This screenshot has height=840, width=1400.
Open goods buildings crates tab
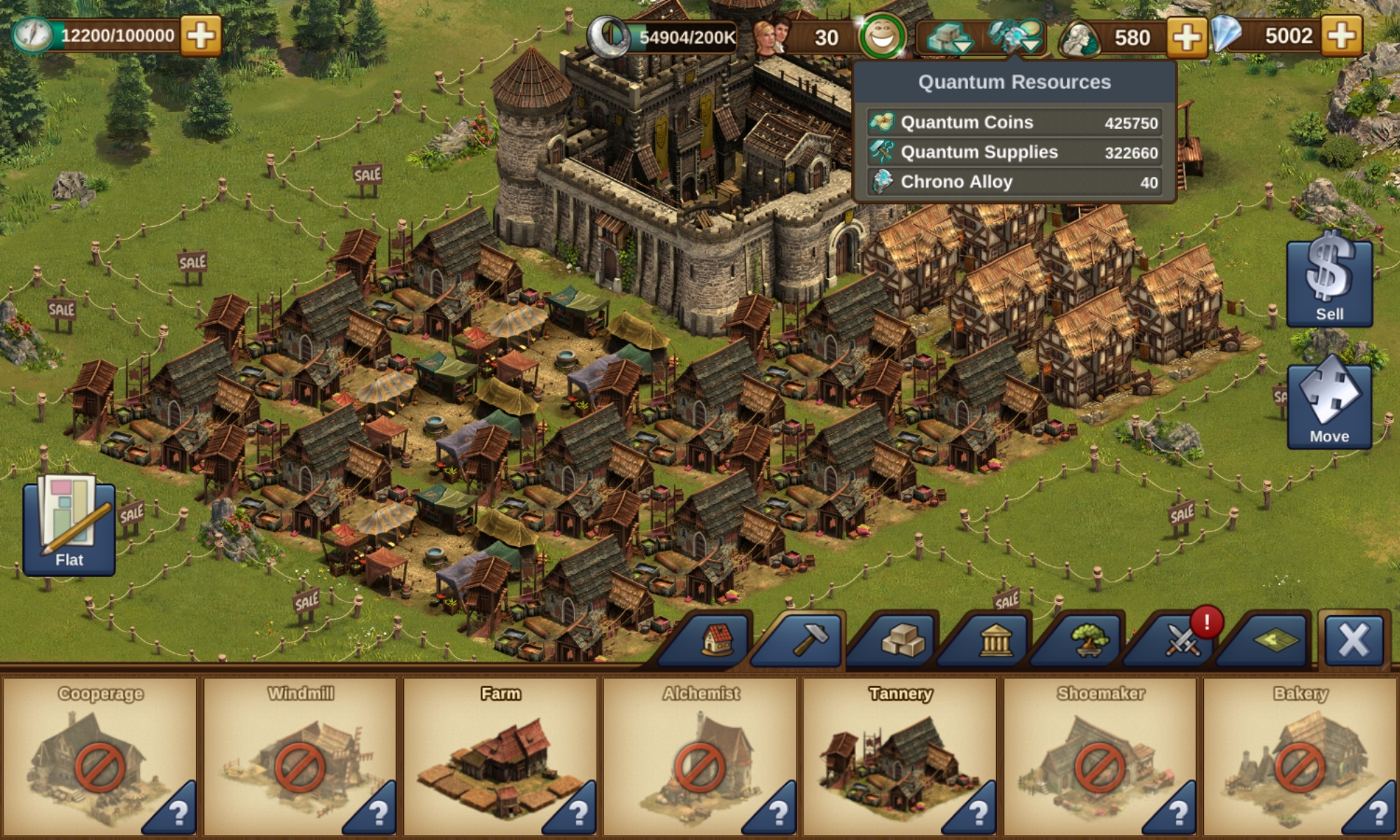[903, 640]
